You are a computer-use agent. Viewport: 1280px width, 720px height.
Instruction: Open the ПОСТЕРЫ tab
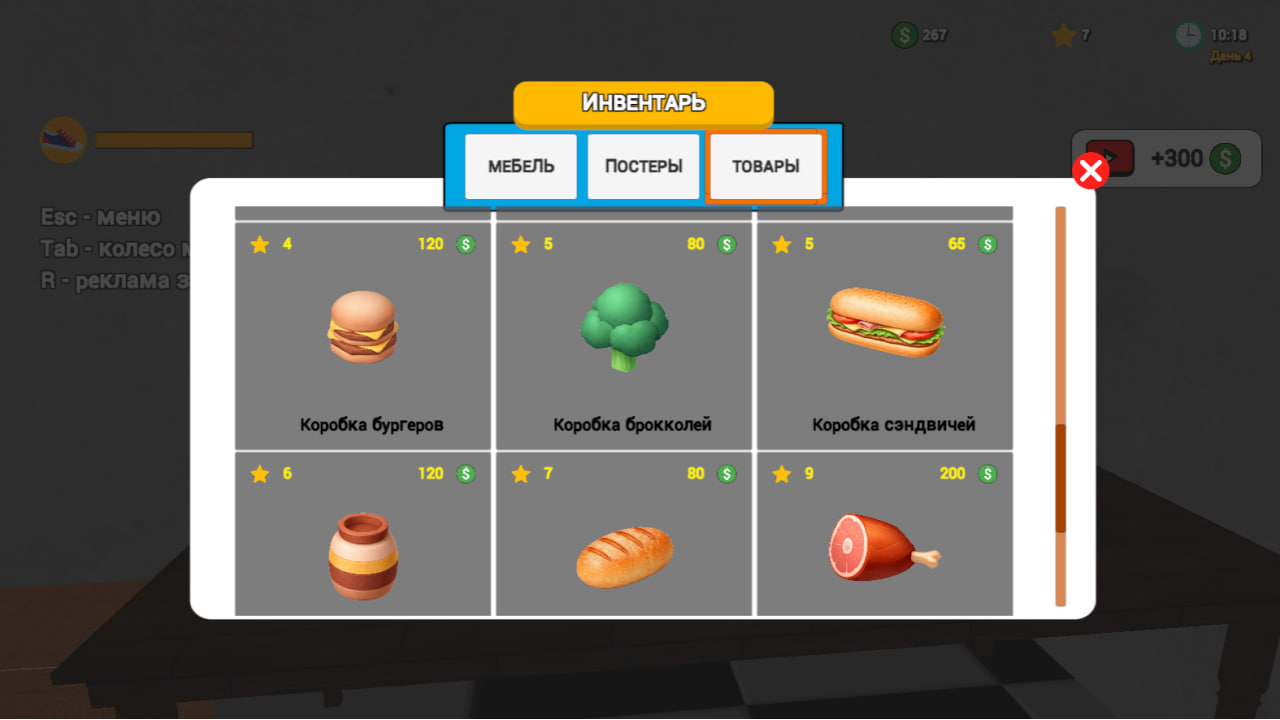[x=643, y=166]
